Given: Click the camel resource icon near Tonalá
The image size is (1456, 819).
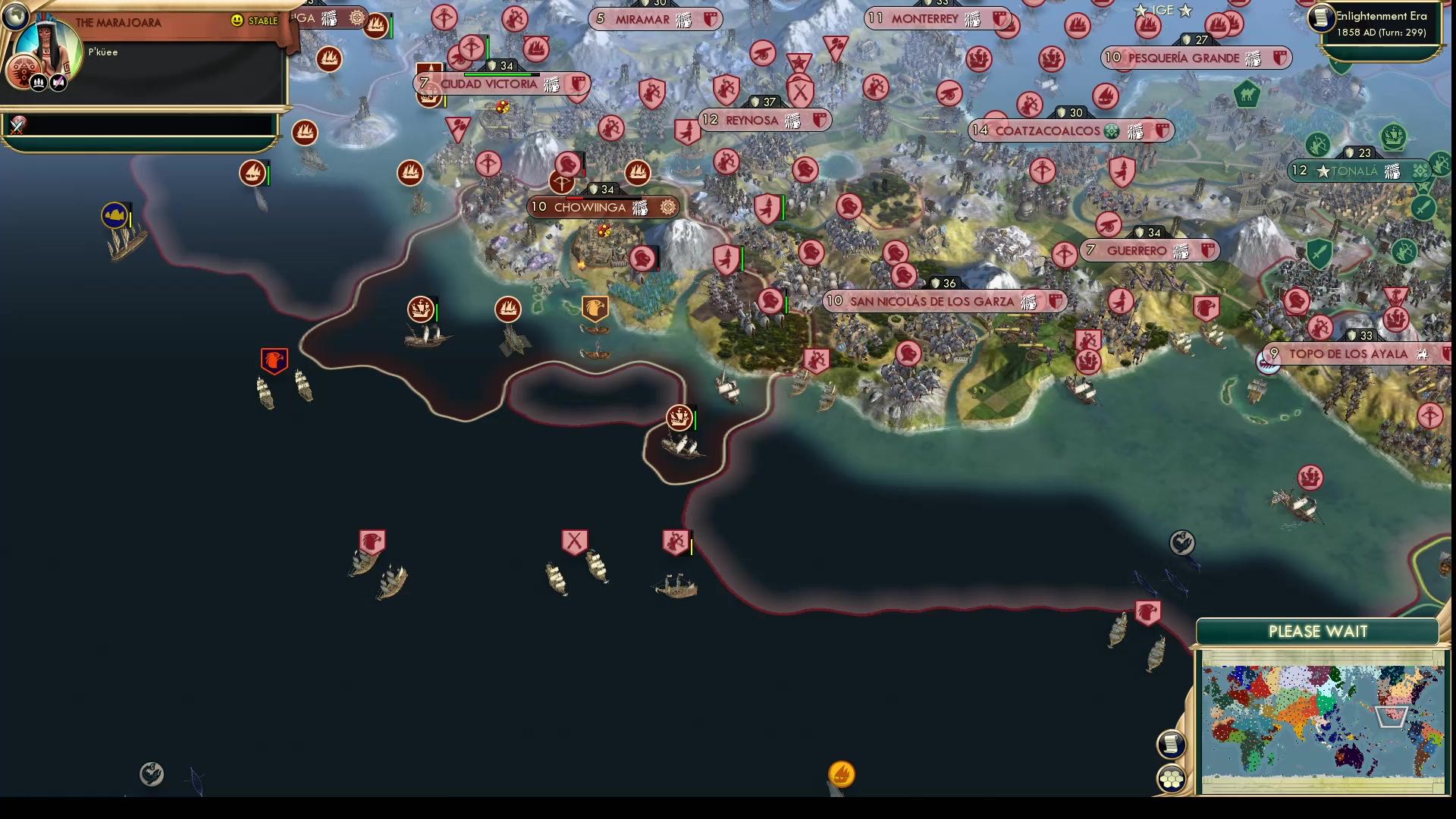Looking at the screenshot, I should (1246, 95).
